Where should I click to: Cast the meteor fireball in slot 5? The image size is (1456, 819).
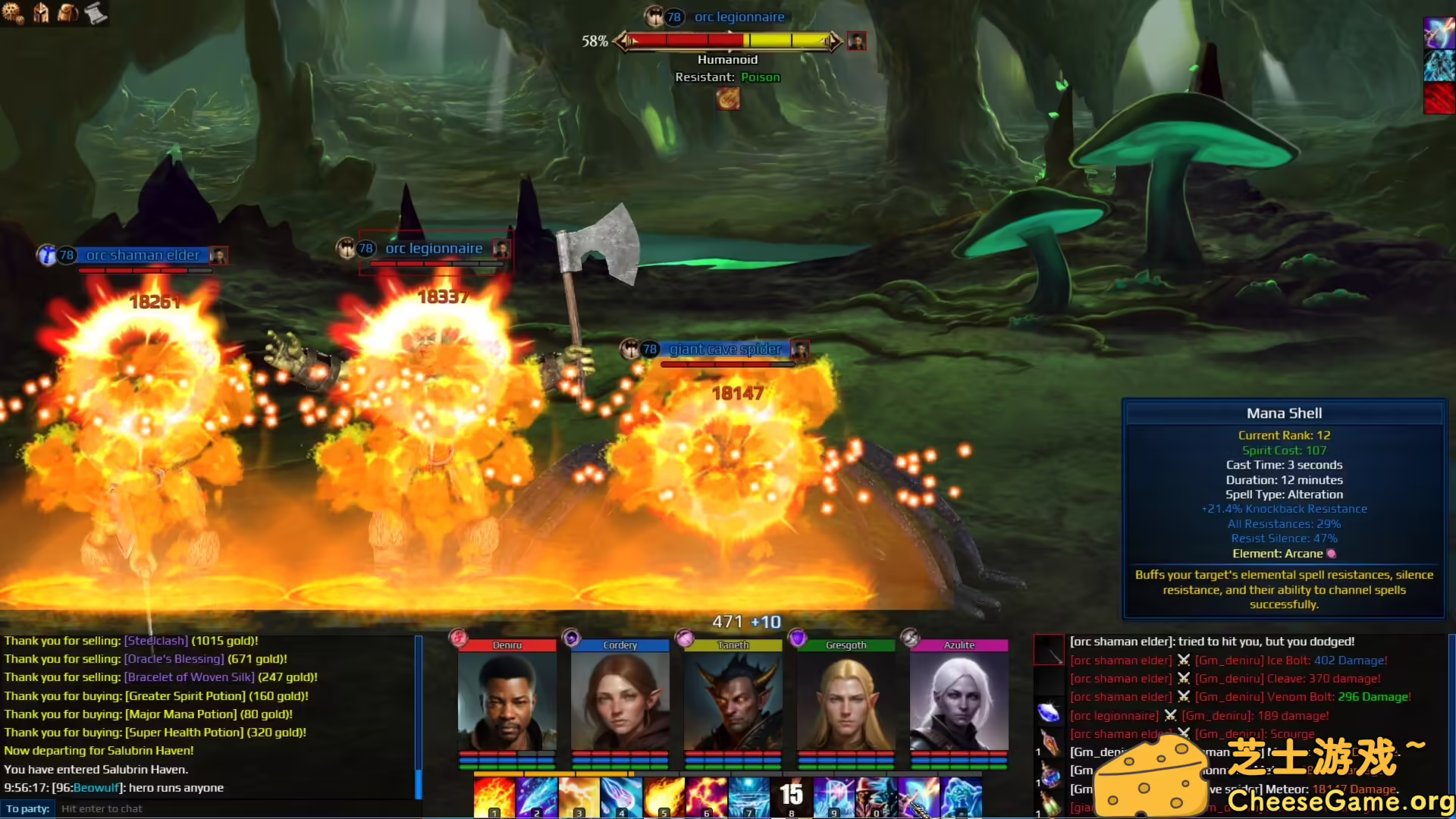pos(664,797)
